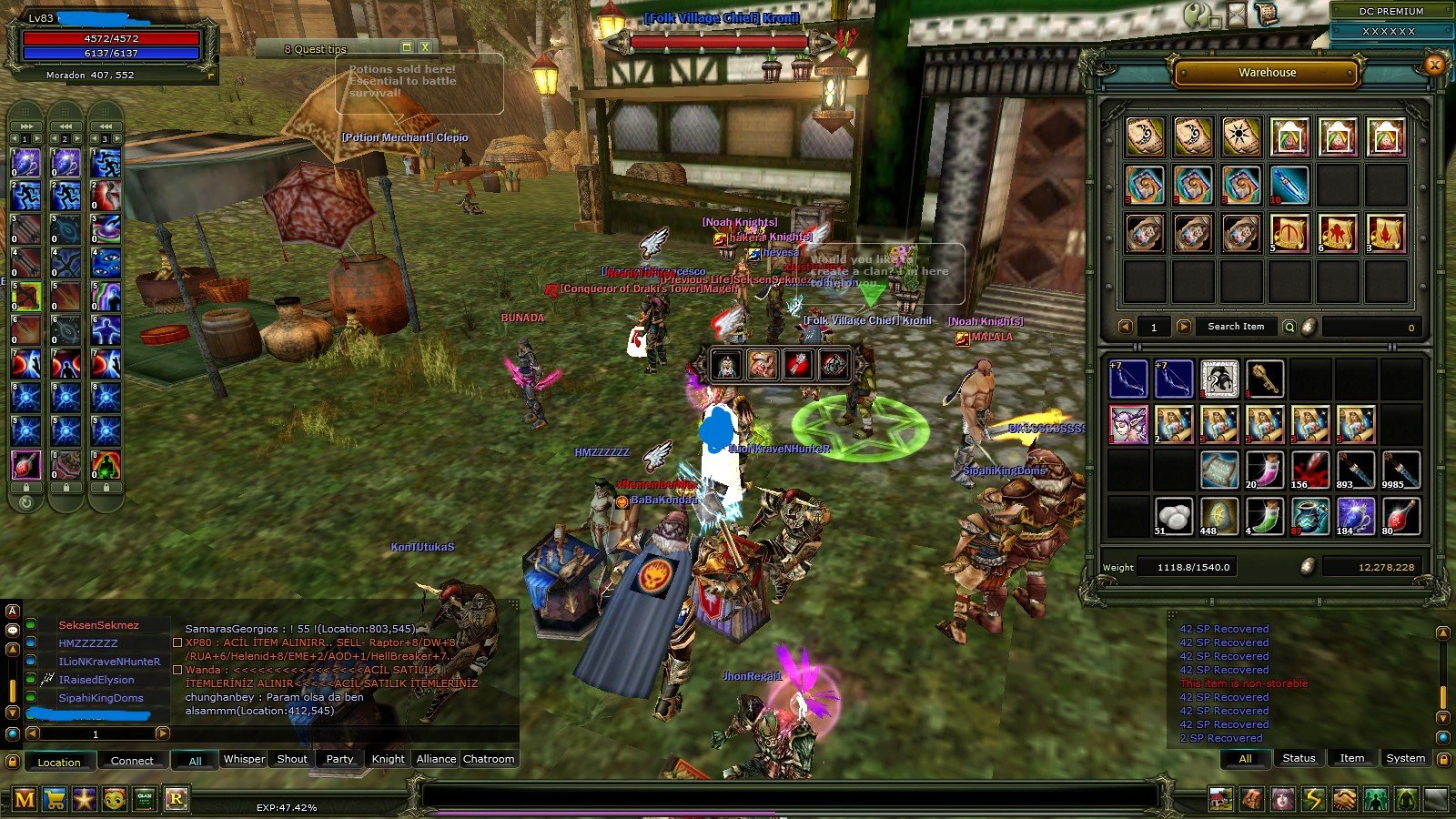Go to previous warehouse page
1456x819 pixels.
(1126, 327)
